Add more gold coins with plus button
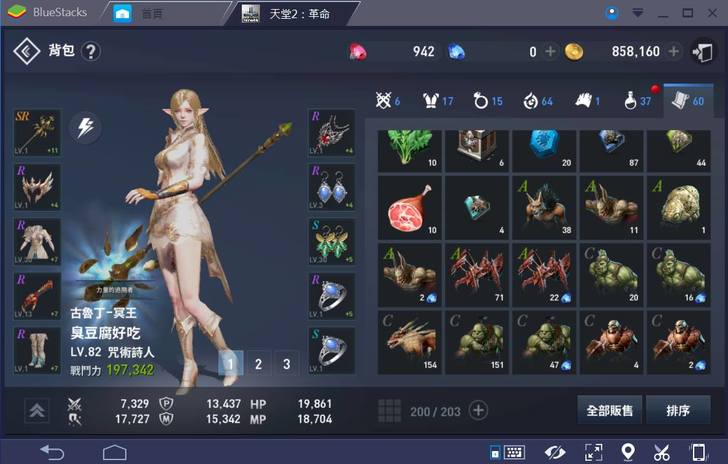Viewport: 728px width, 464px height. click(x=674, y=51)
